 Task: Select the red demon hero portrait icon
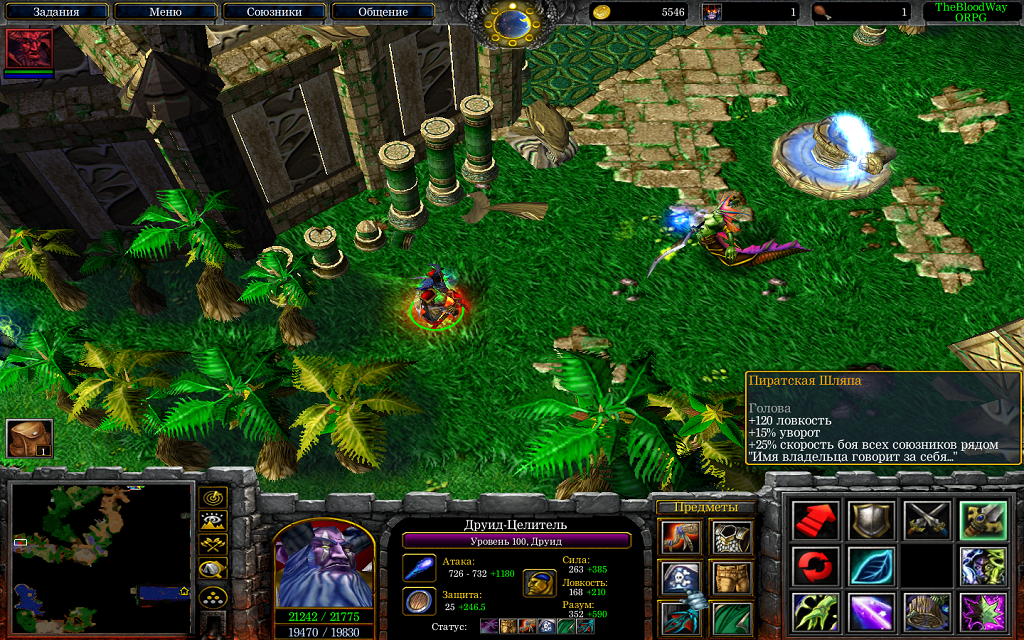28,48
